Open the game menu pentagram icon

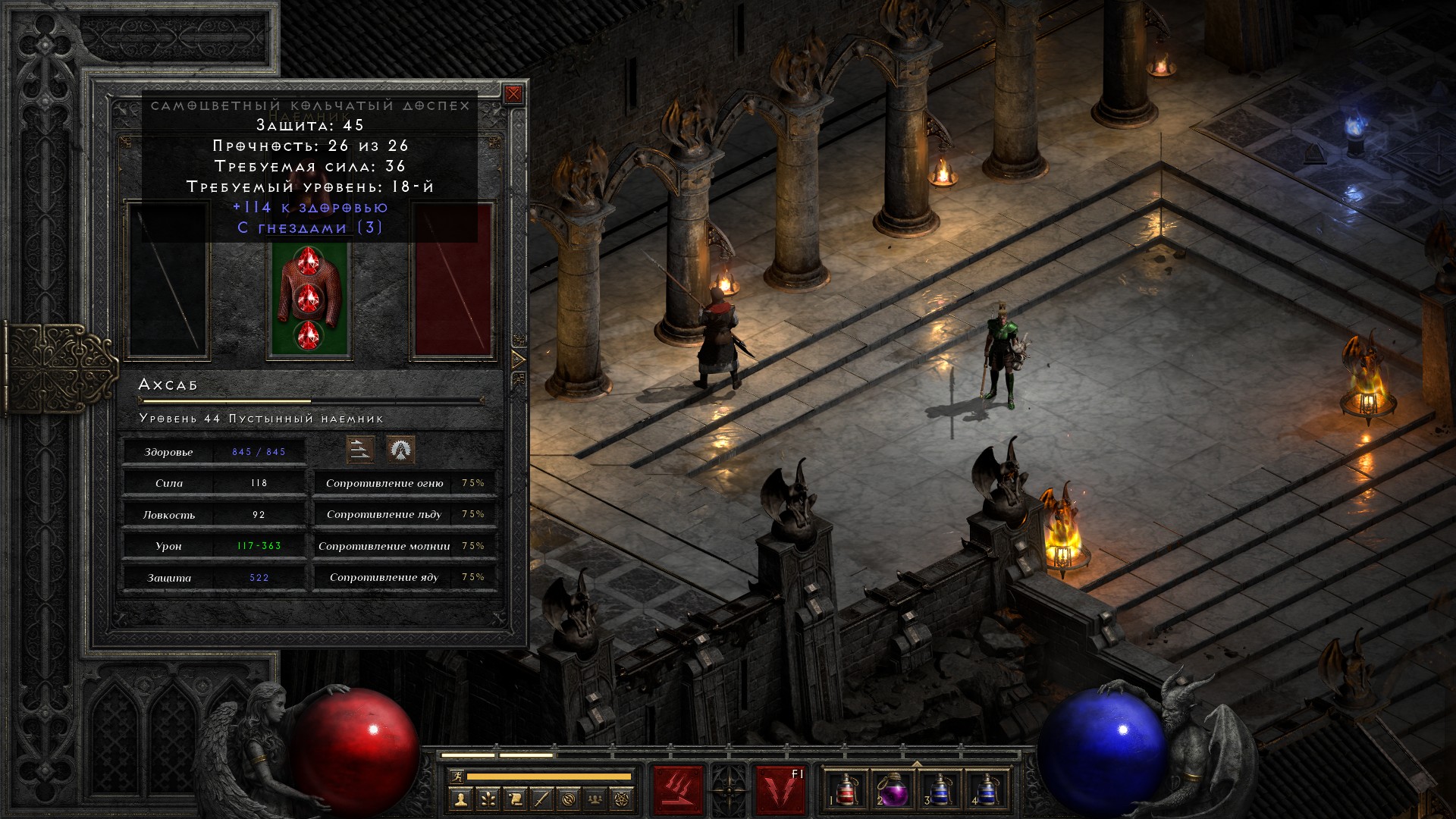coord(623,799)
